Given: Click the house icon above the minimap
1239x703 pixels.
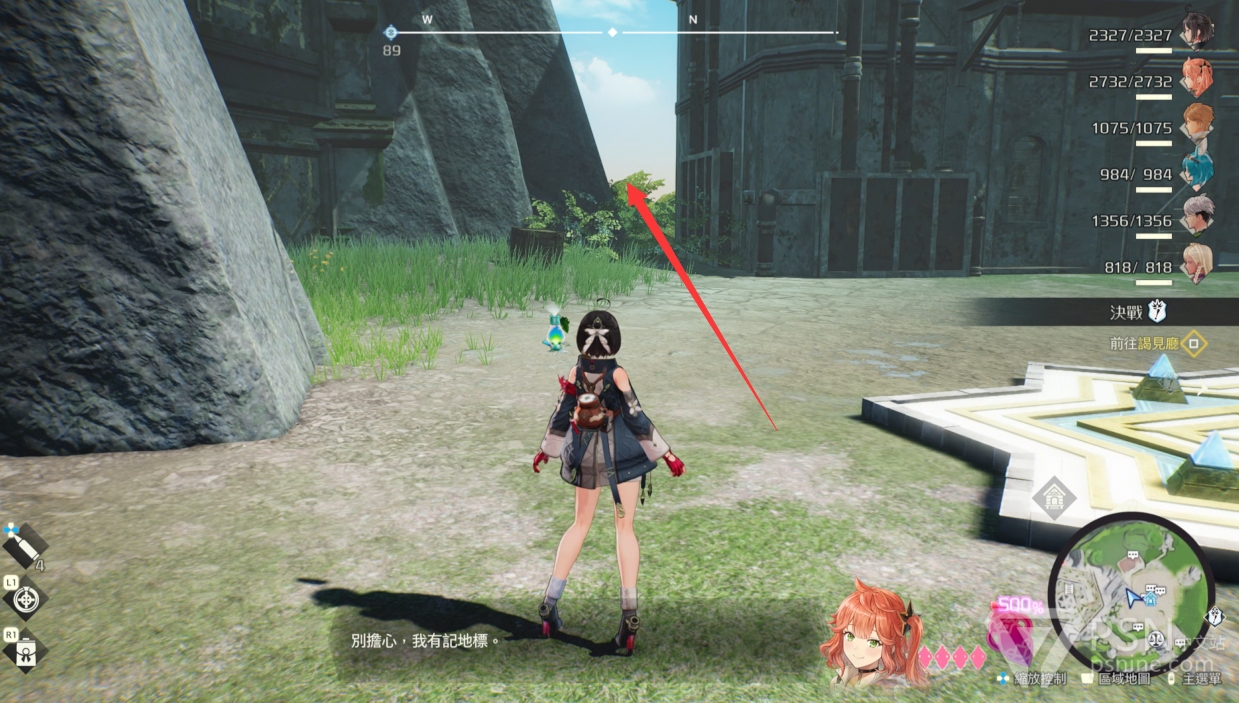Looking at the screenshot, I should [x=1053, y=497].
